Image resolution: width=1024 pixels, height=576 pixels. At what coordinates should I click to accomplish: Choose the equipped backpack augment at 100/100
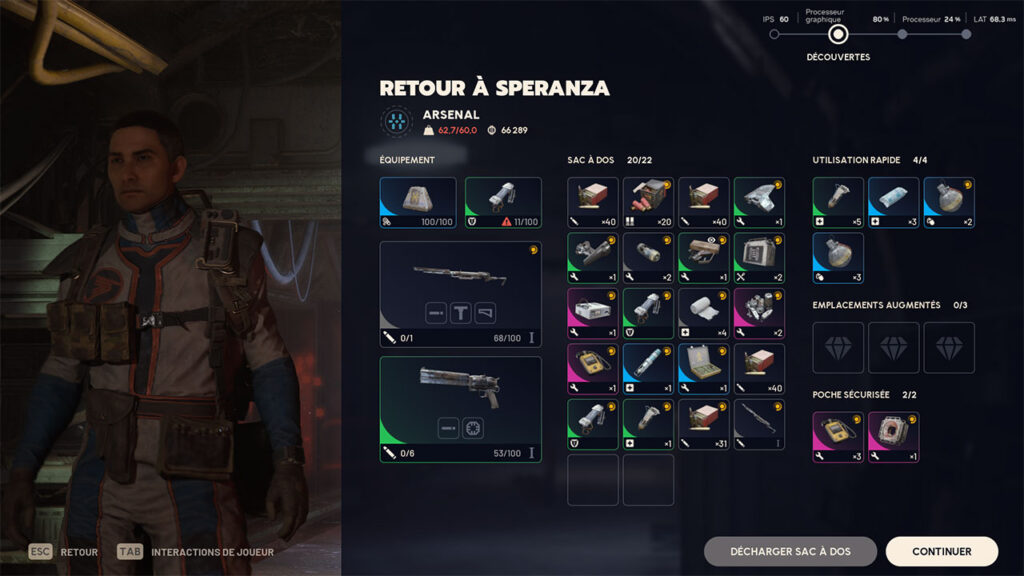(x=417, y=203)
